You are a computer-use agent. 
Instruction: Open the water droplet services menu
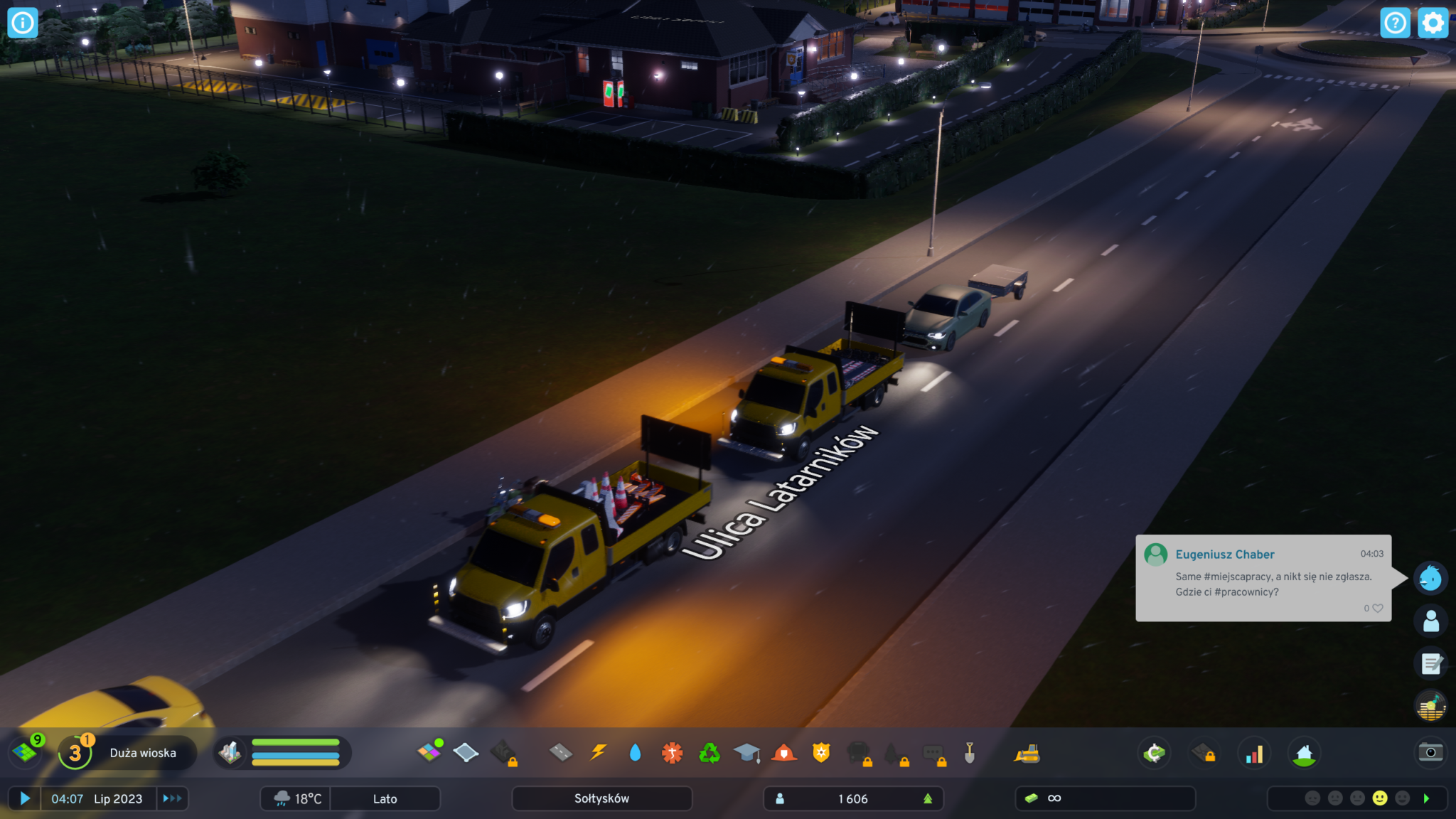pyautogui.click(x=635, y=752)
